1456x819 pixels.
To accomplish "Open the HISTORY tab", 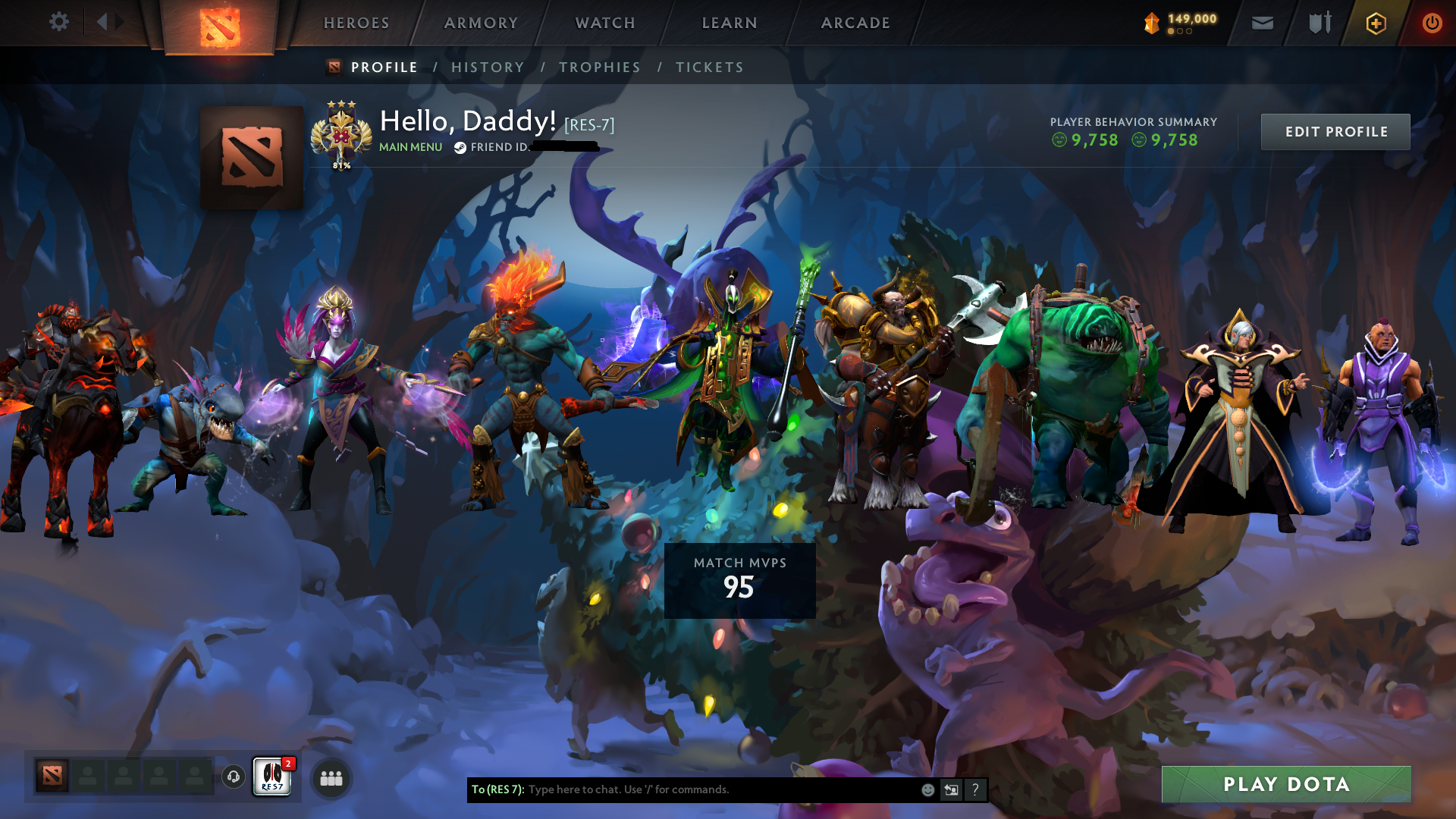I will point(487,67).
